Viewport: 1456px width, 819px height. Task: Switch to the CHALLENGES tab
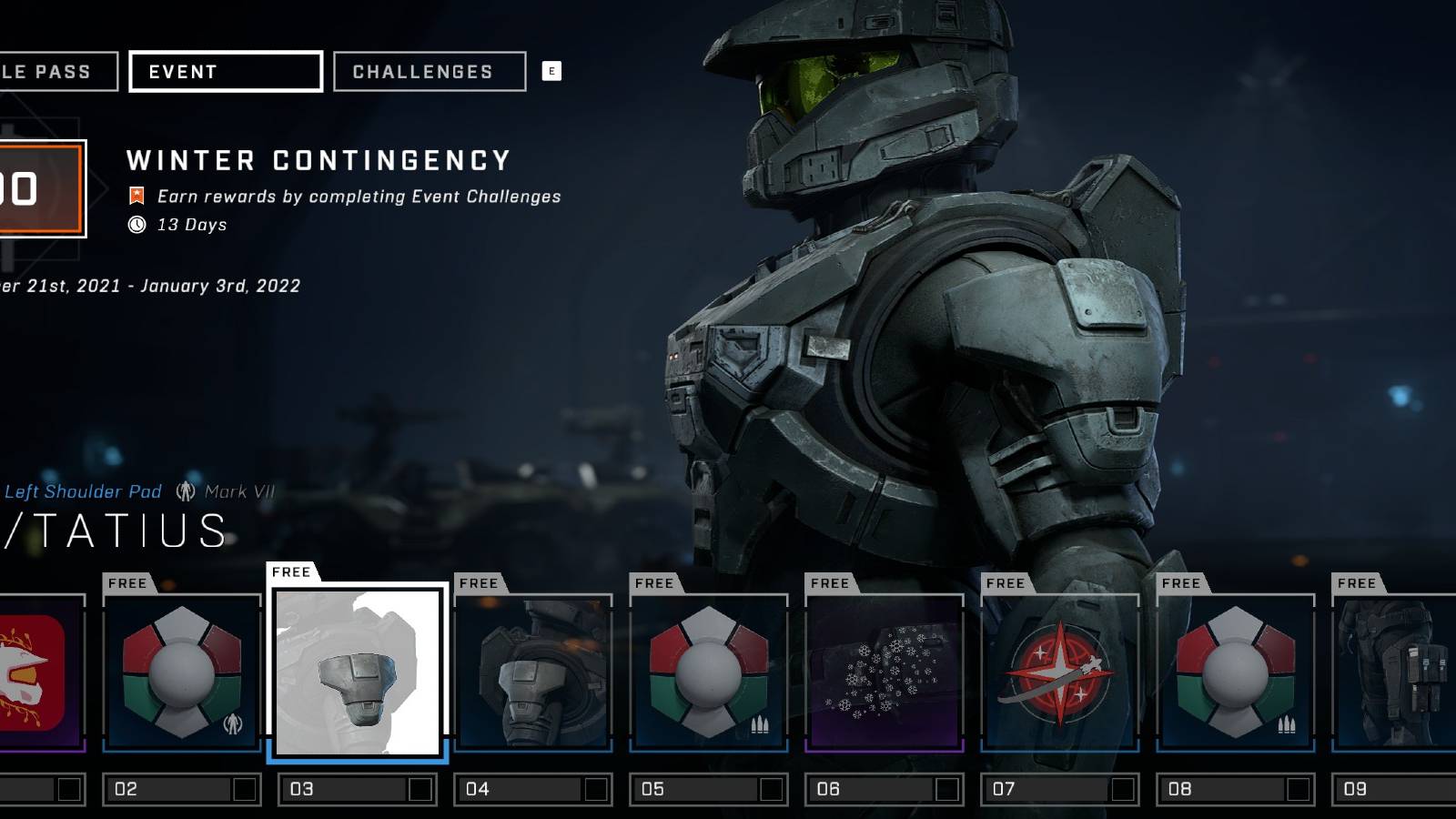tap(428, 71)
